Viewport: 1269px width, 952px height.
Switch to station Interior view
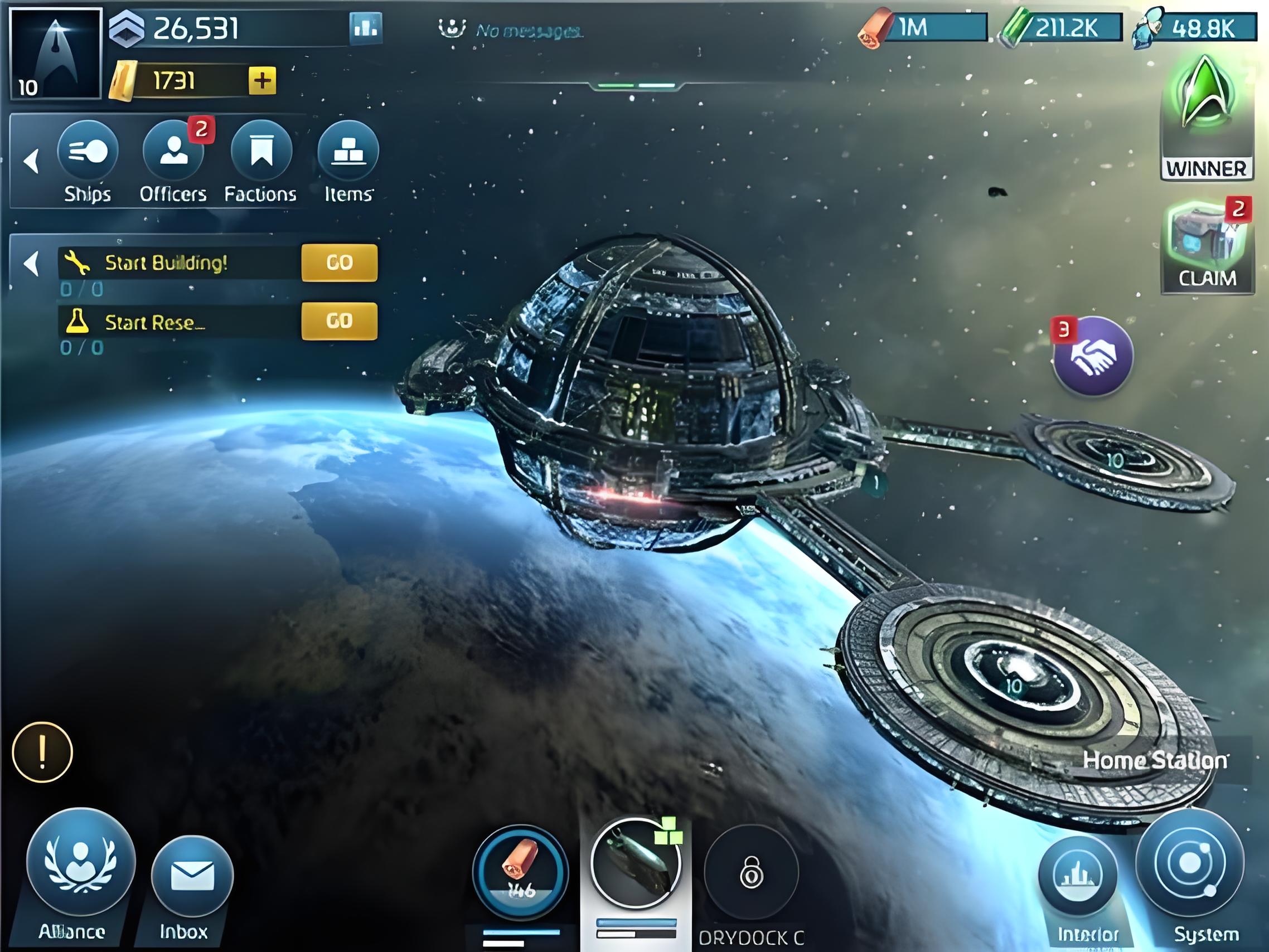point(1078,876)
